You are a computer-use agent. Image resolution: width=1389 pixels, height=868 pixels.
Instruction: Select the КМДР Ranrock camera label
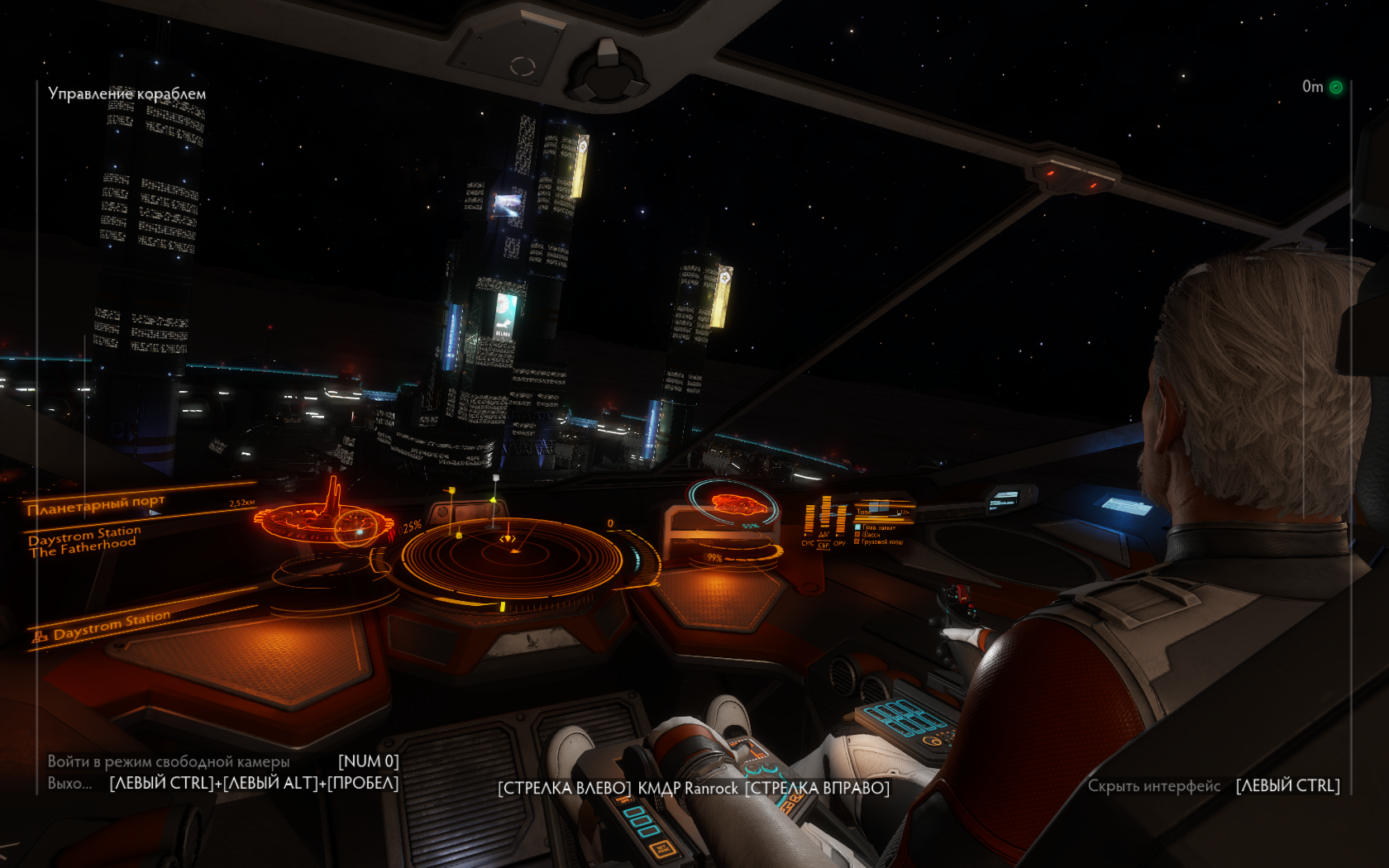click(688, 789)
